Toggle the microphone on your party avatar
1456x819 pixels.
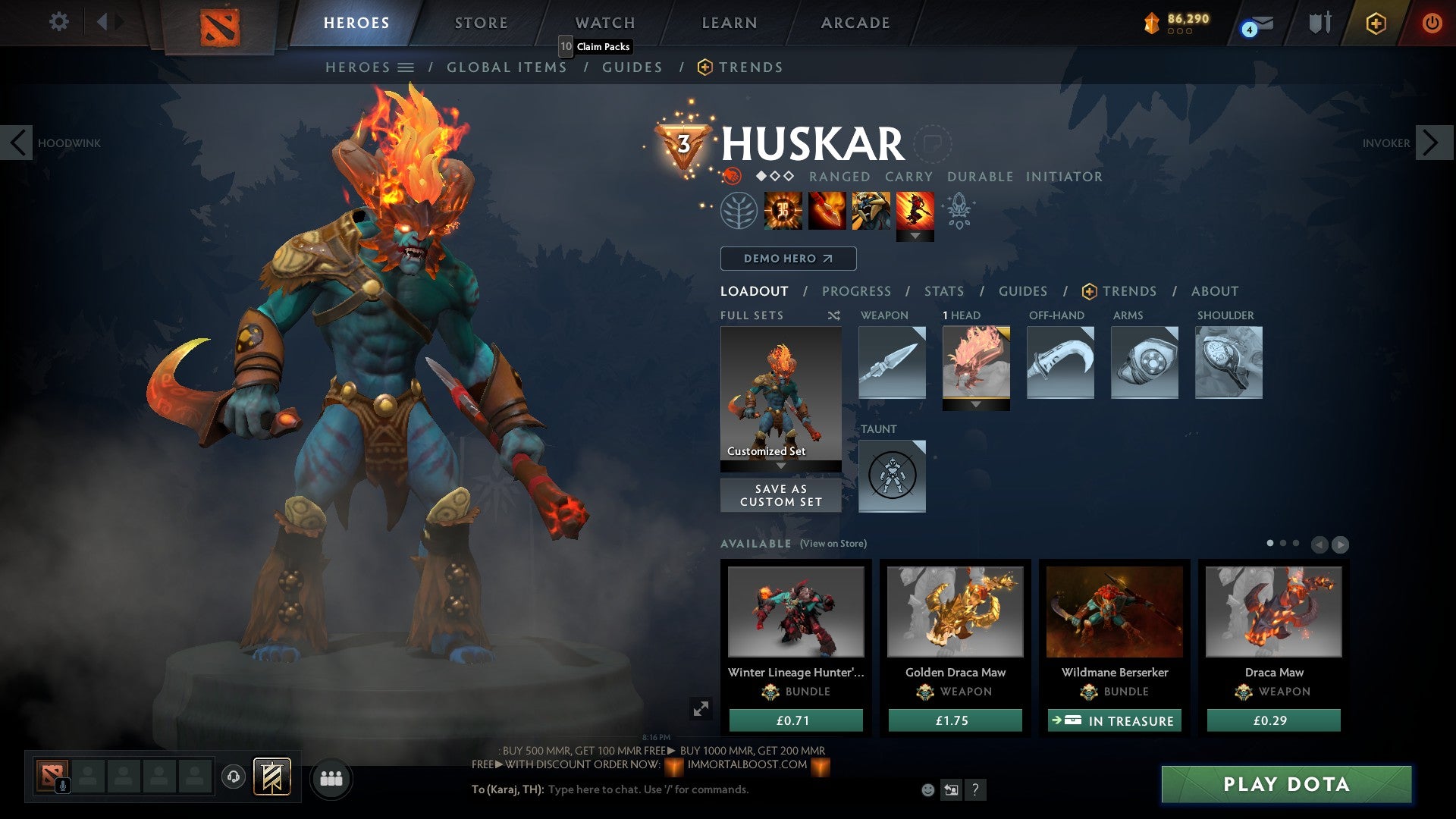[63, 784]
